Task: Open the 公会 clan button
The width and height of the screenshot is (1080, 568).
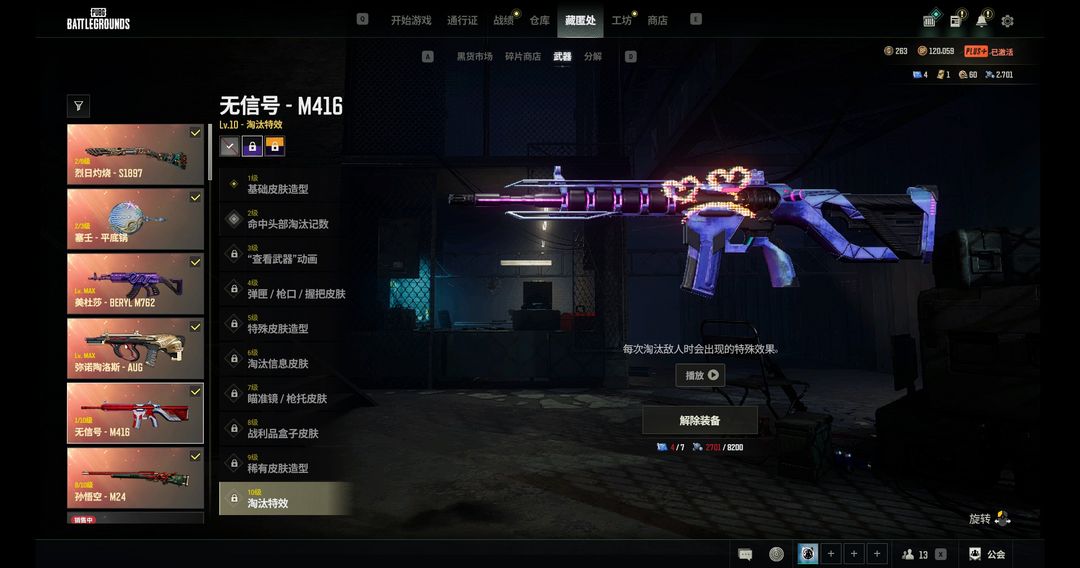Action: point(987,554)
